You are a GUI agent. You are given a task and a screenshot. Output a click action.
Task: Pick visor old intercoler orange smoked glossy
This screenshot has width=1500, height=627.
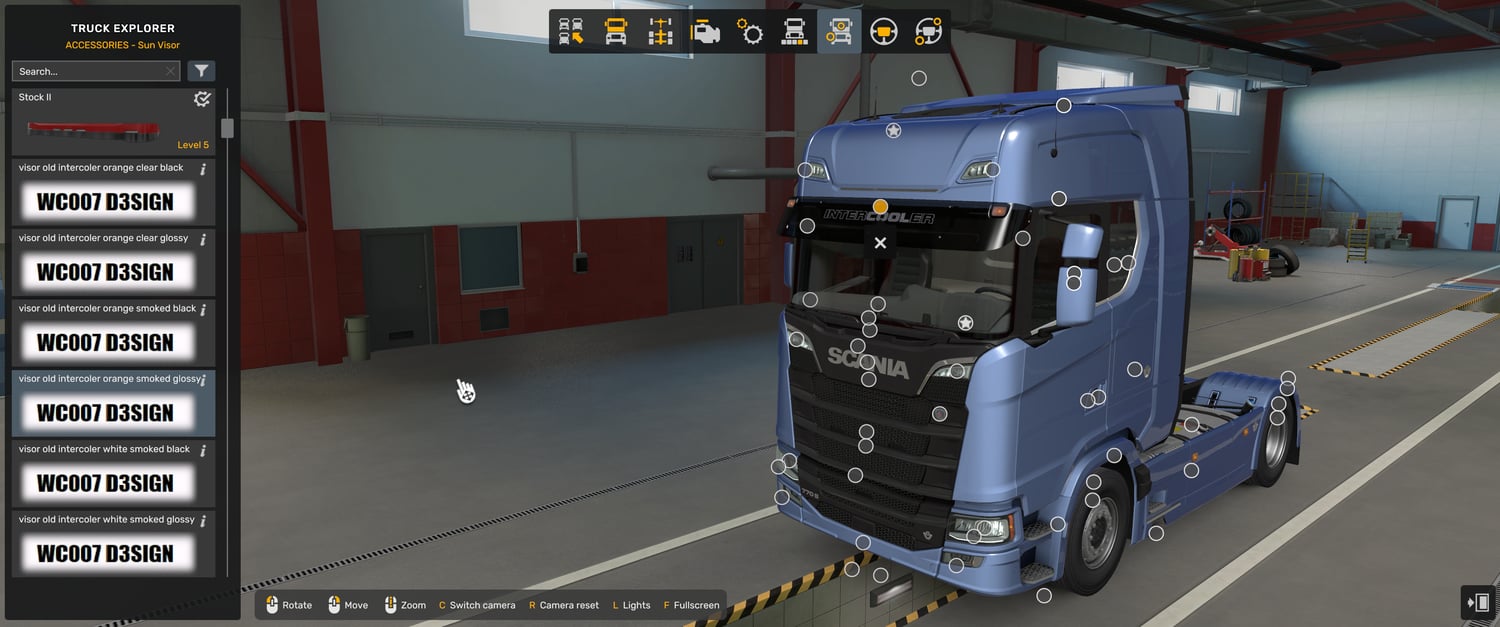113,403
